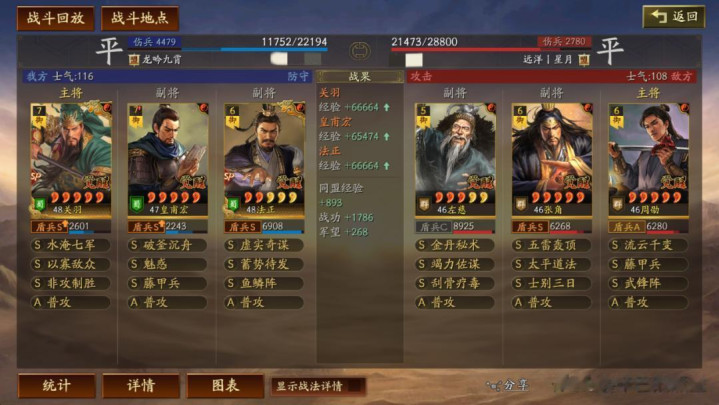Select the 左慈 enemy general portrait
Viewport: 719px width, 405px height.
(x=455, y=159)
